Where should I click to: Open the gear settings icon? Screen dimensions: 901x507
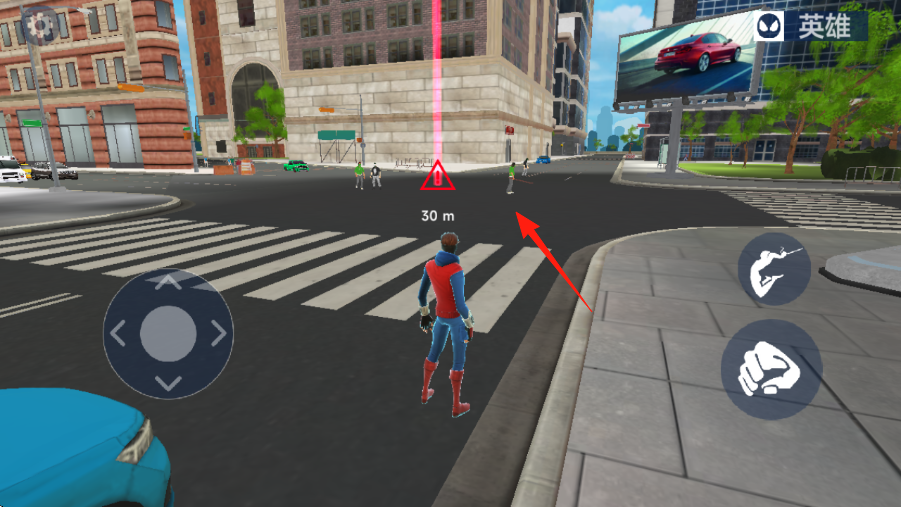click(x=38, y=24)
